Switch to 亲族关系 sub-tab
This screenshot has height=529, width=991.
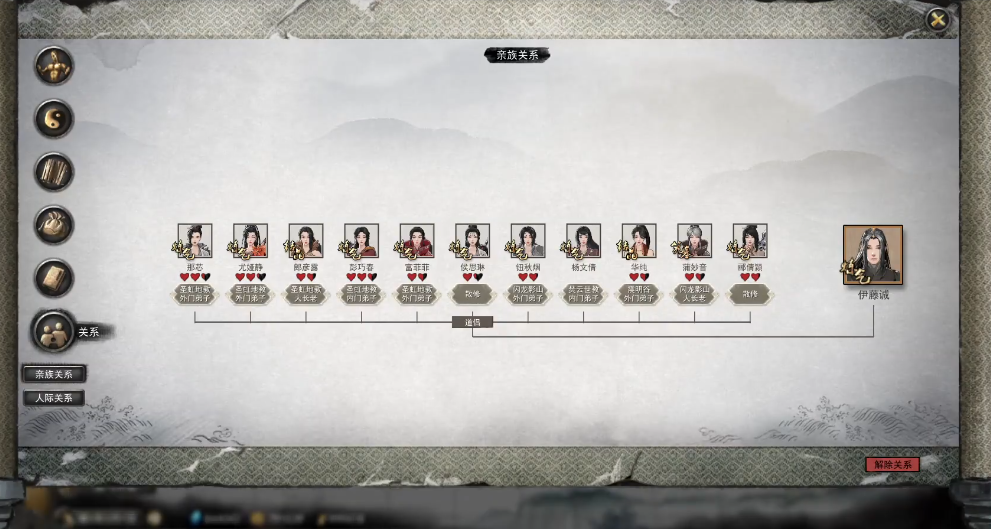[x=54, y=374]
